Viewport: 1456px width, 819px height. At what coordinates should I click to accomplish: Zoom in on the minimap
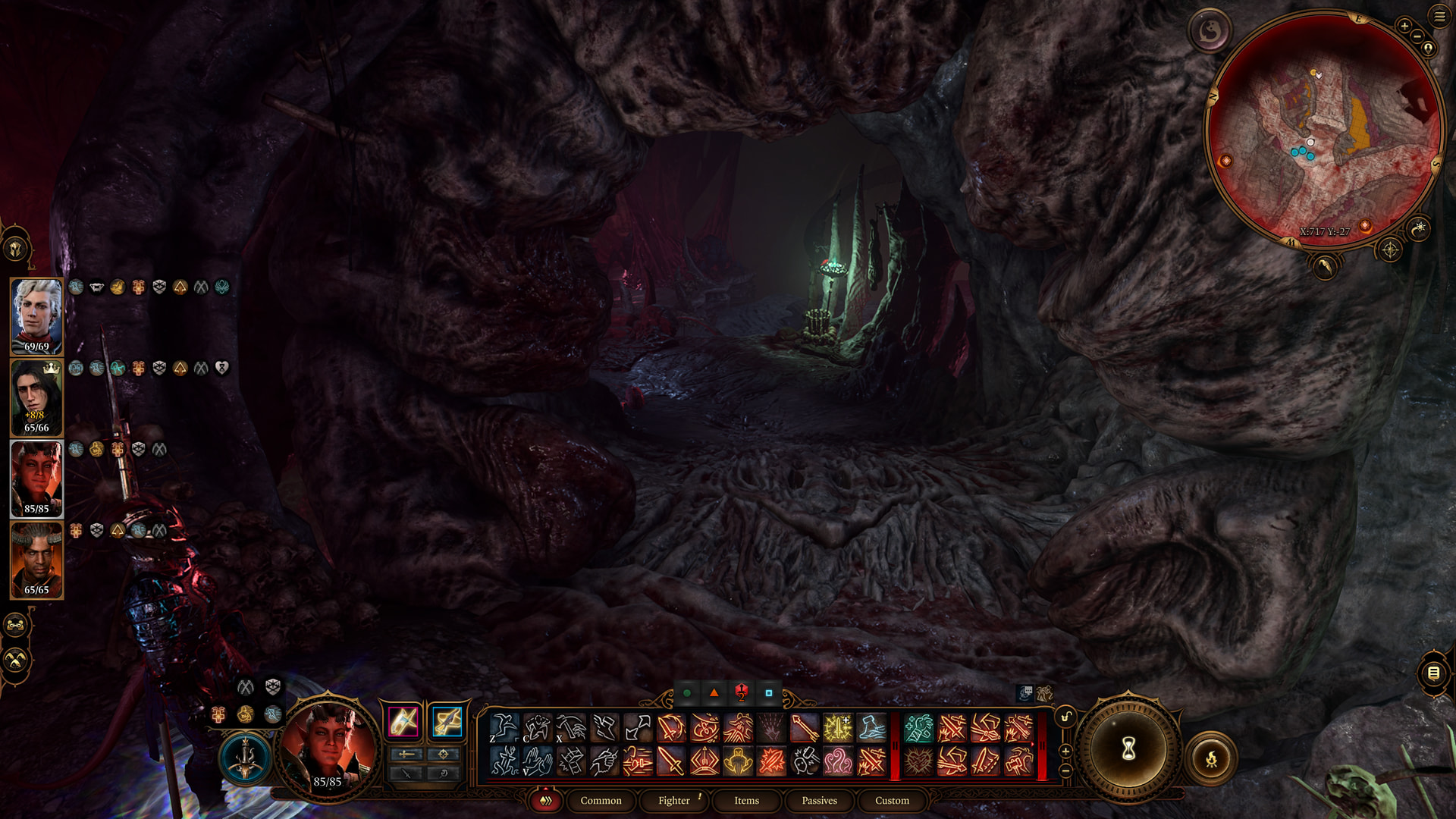click(x=1404, y=27)
